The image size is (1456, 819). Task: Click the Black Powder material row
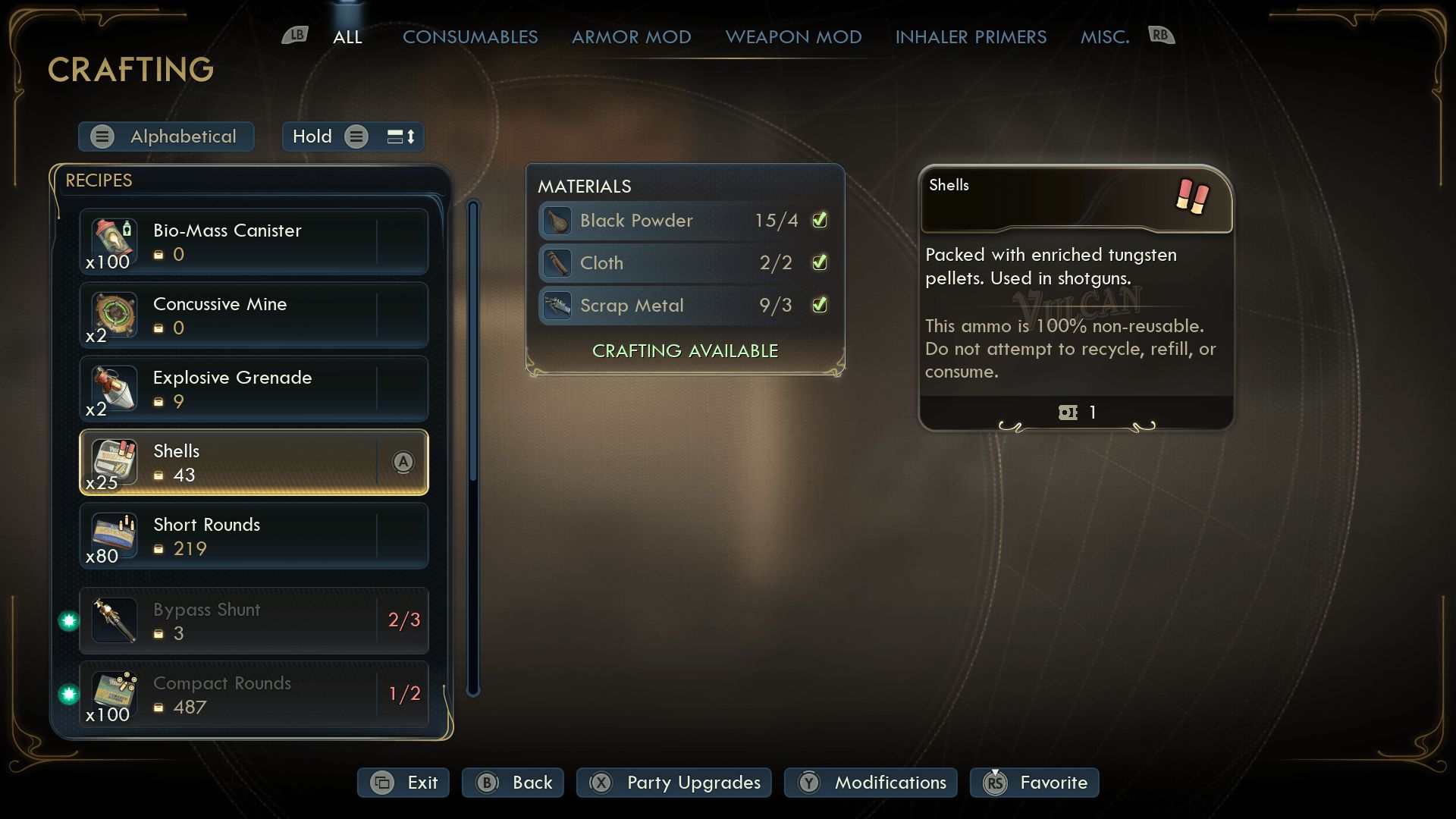point(685,221)
